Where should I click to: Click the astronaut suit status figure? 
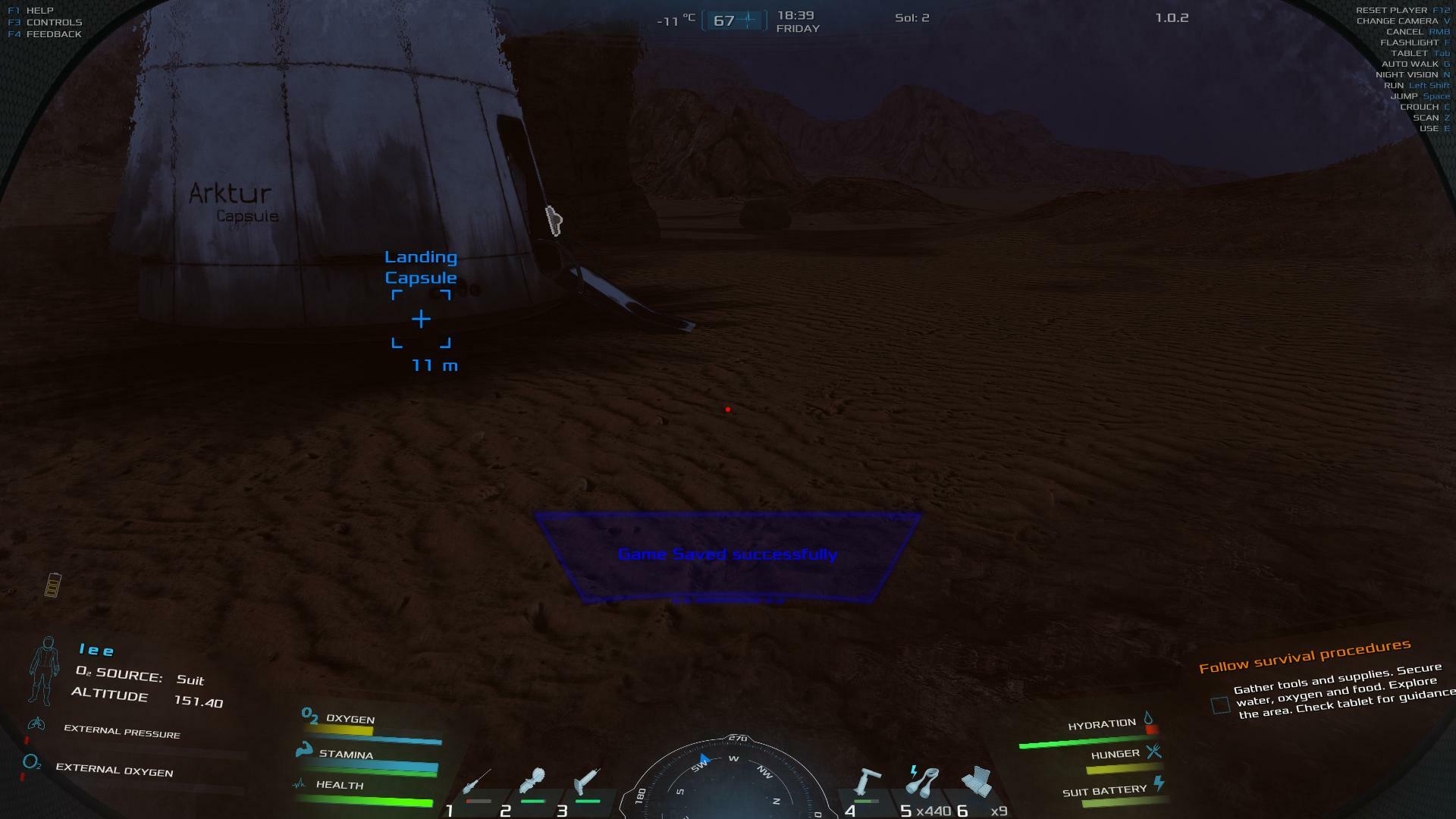(x=45, y=670)
